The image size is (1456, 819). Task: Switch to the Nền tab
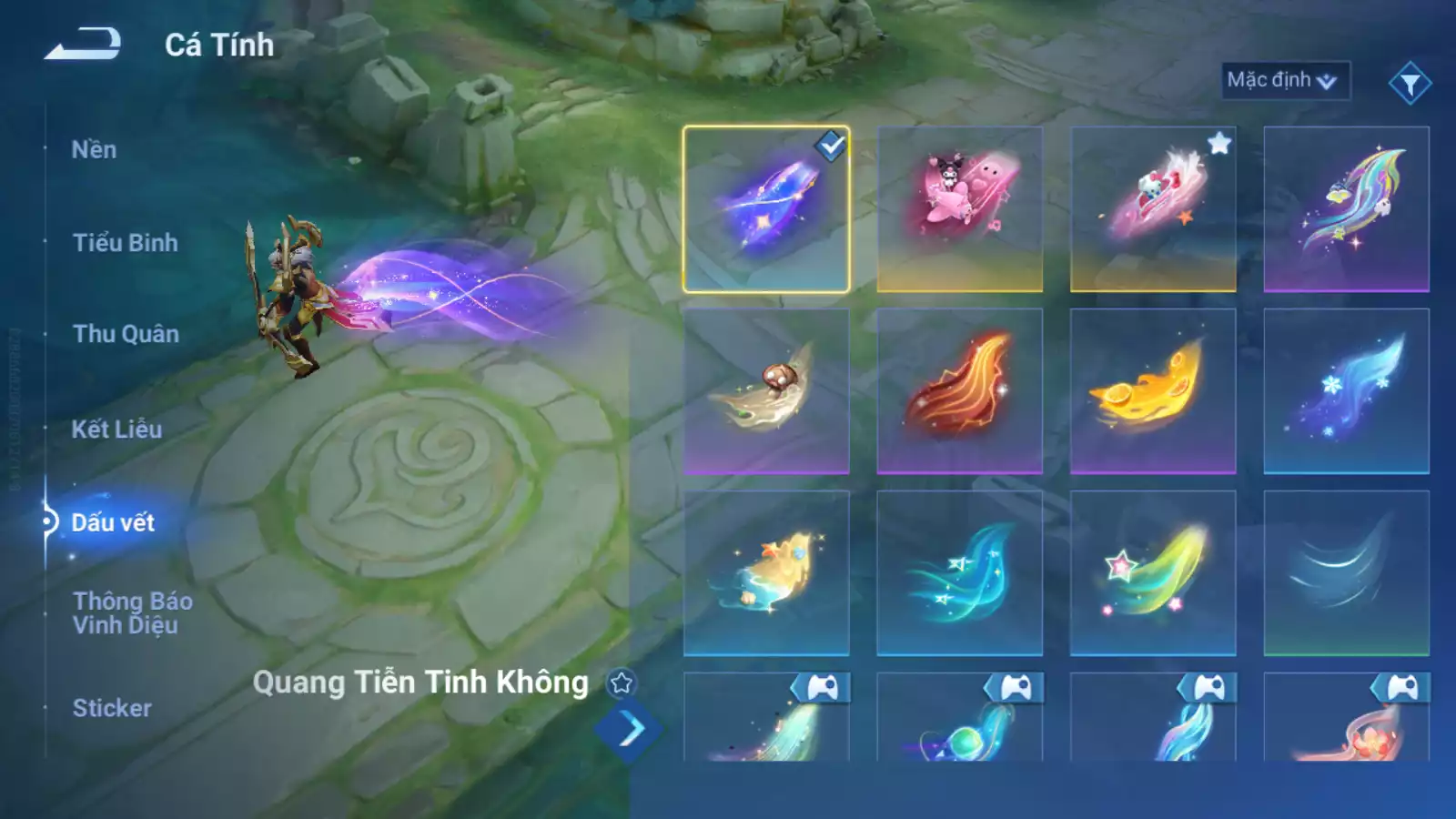click(x=96, y=149)
